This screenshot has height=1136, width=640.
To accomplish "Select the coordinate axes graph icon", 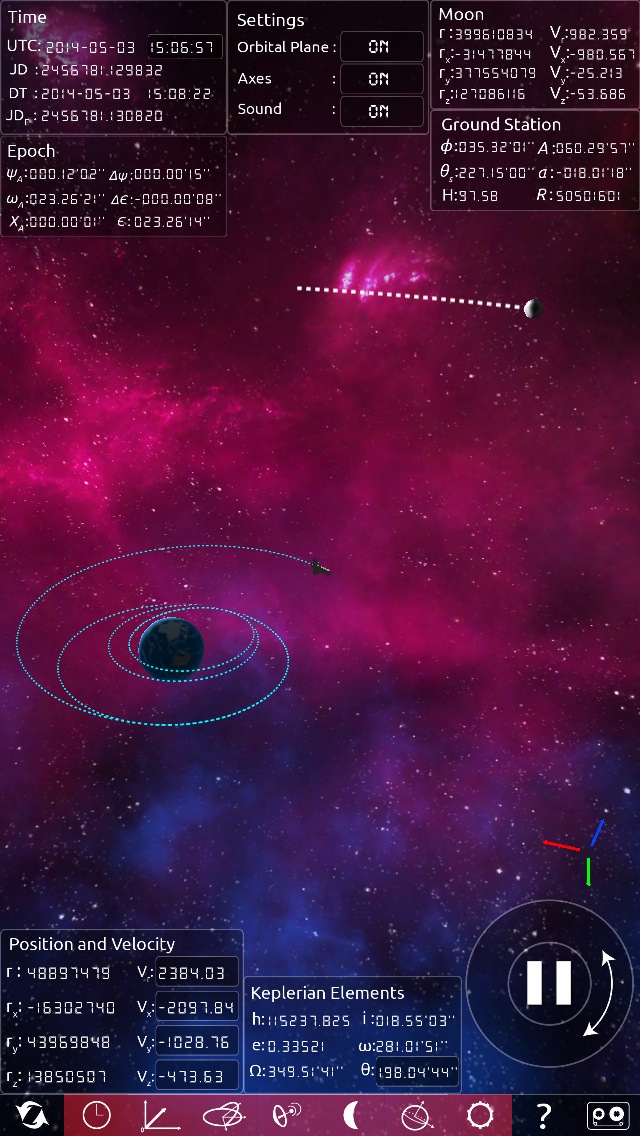I will [158, 1115].
